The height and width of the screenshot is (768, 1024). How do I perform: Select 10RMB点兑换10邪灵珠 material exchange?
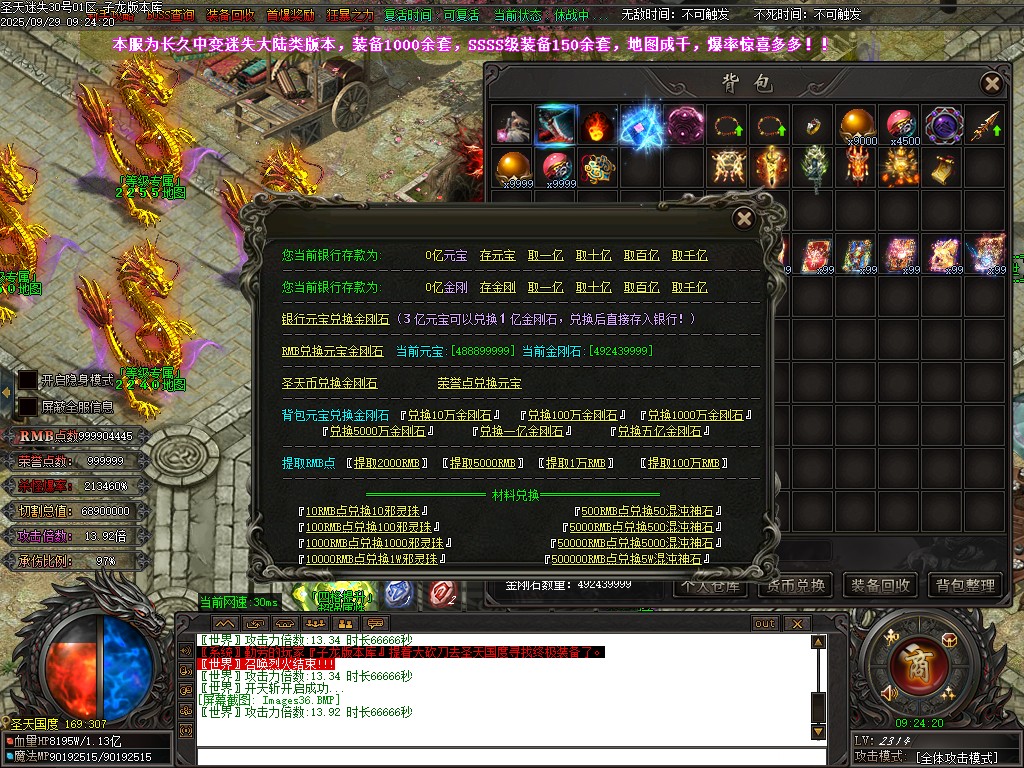tap(369, 511)
